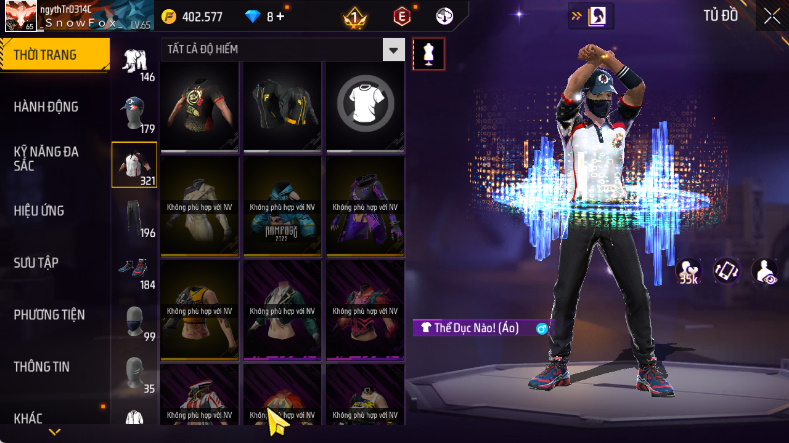
Task: Toggle the character view eye icon
Action: [765, 270]
